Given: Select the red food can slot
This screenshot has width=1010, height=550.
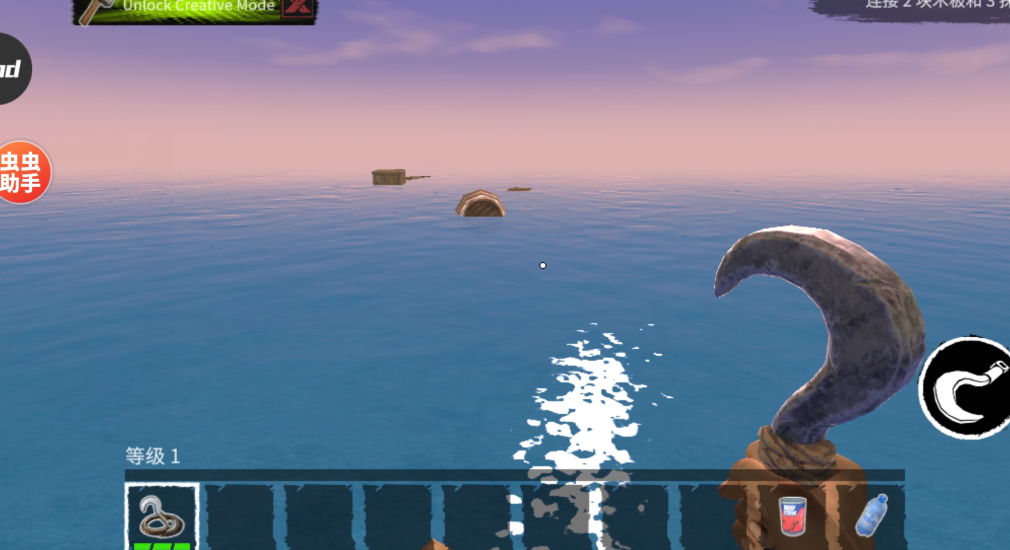Looking at the screenshot, I should (792, 516).
